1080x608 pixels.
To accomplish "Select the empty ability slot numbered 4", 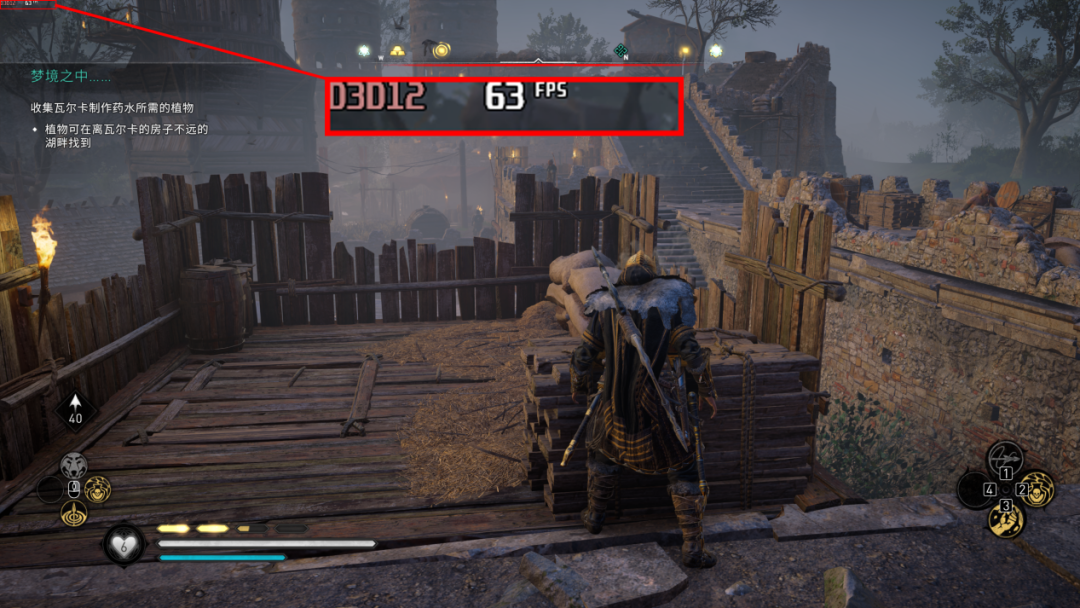I will [975, 490].
